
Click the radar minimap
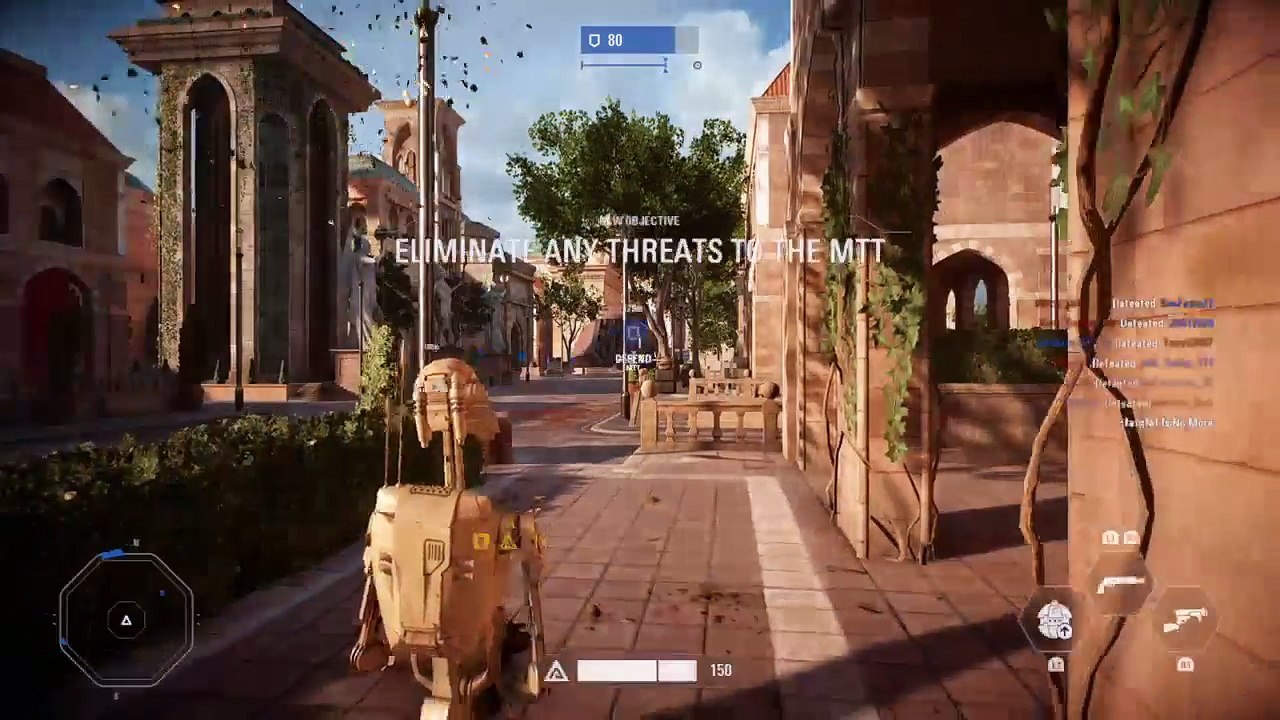tap(126, 620)
